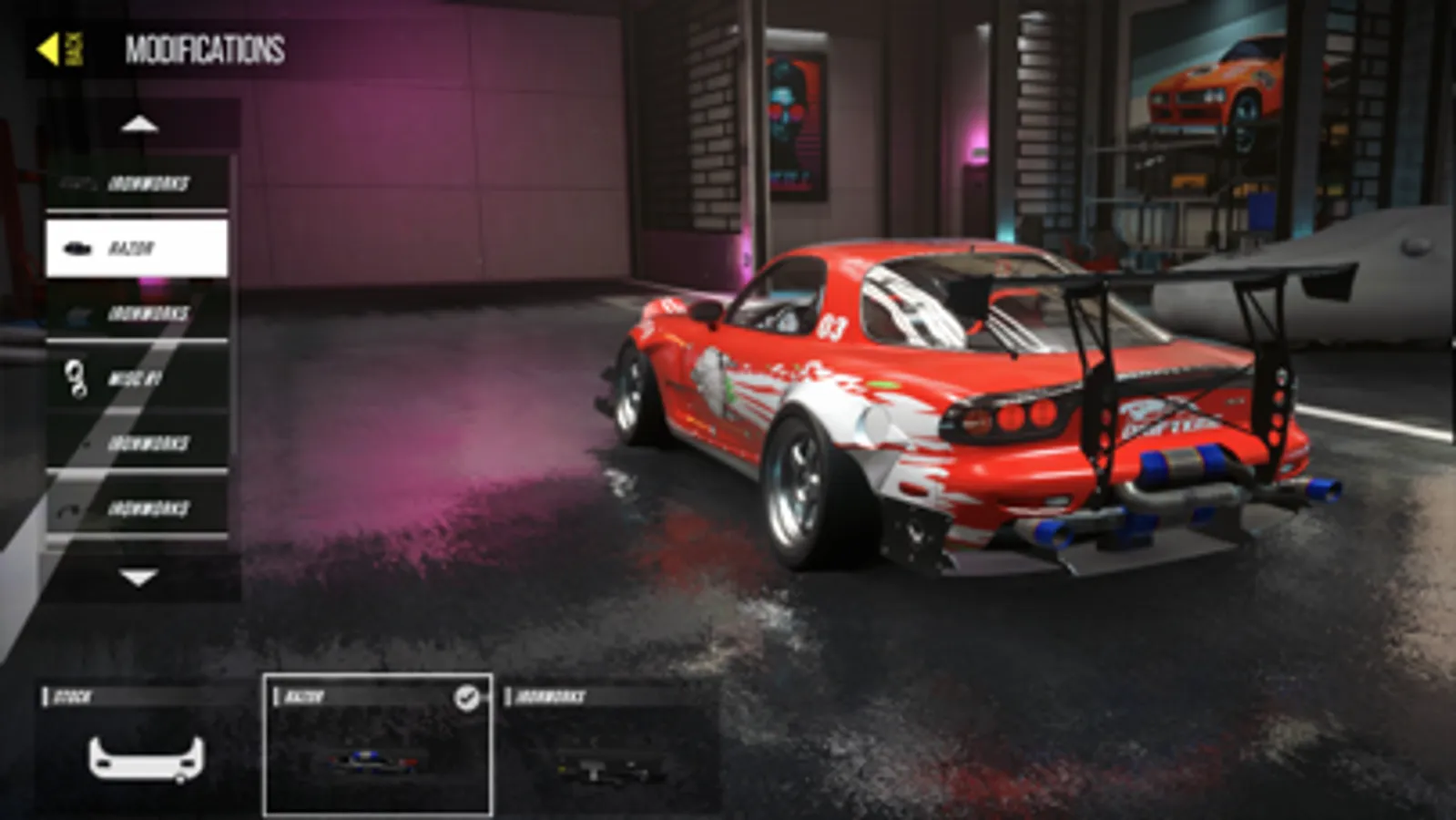Enable the Stock bumper option
The width and height of the screenshot is (1456, 820).
(x=146, y=747)
